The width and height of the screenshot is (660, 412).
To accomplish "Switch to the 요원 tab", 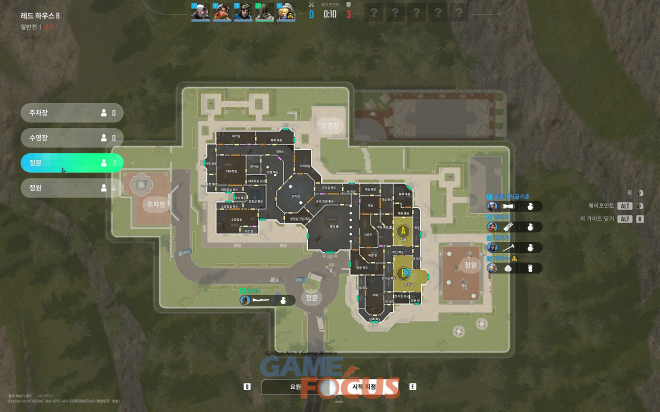I will [x=295, y=385].
